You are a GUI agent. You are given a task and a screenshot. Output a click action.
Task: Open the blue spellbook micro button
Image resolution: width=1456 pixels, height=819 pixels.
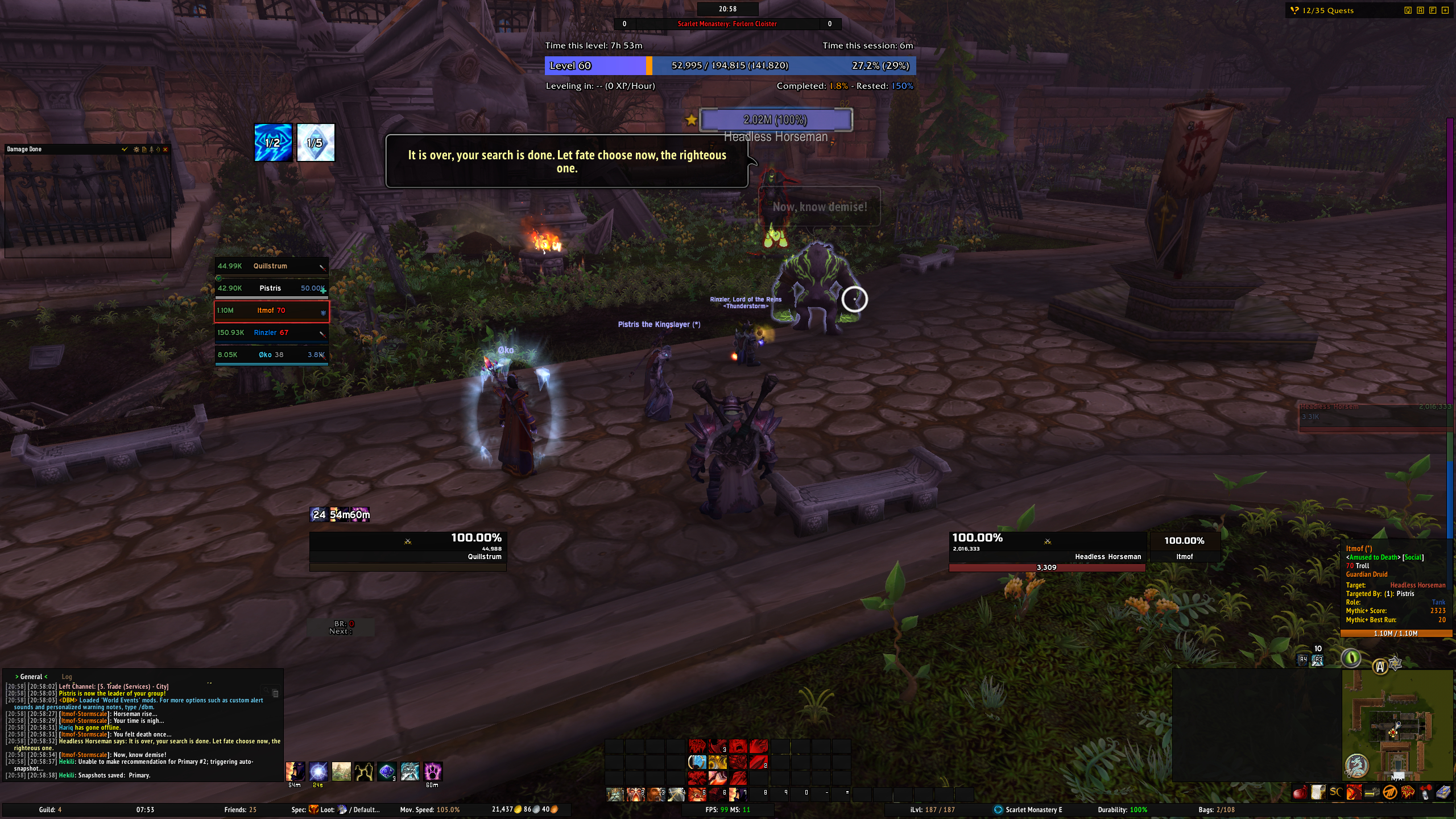point(1444,793)
